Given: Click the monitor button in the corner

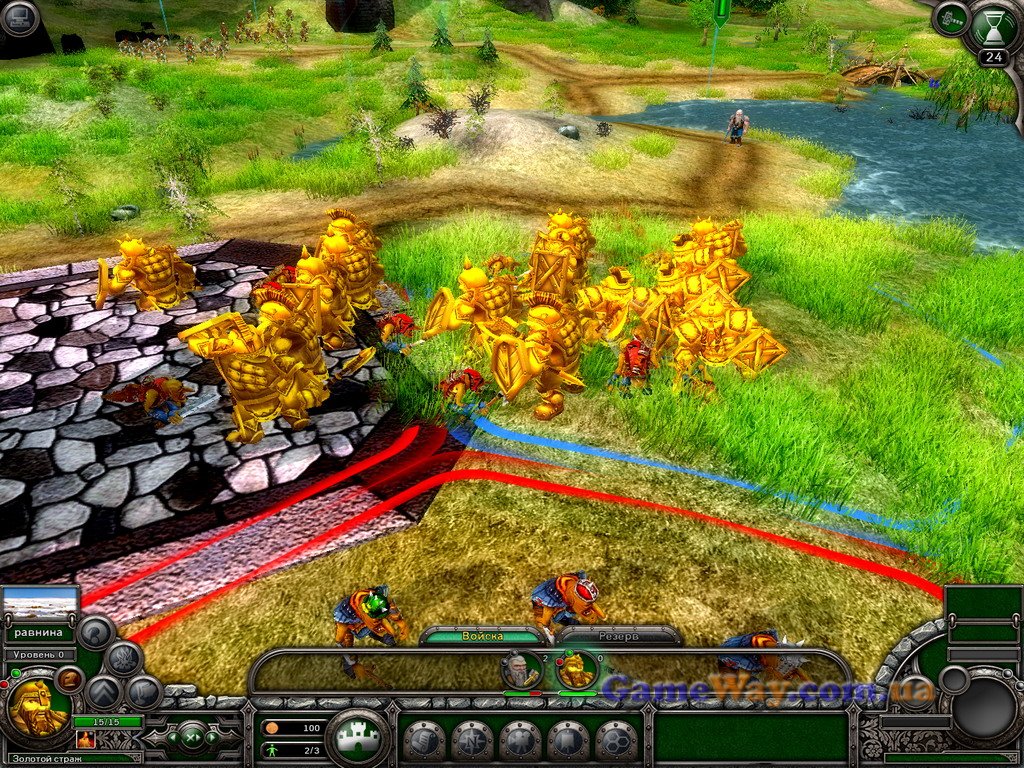Looking at the screenshot, I should point(18,17).
